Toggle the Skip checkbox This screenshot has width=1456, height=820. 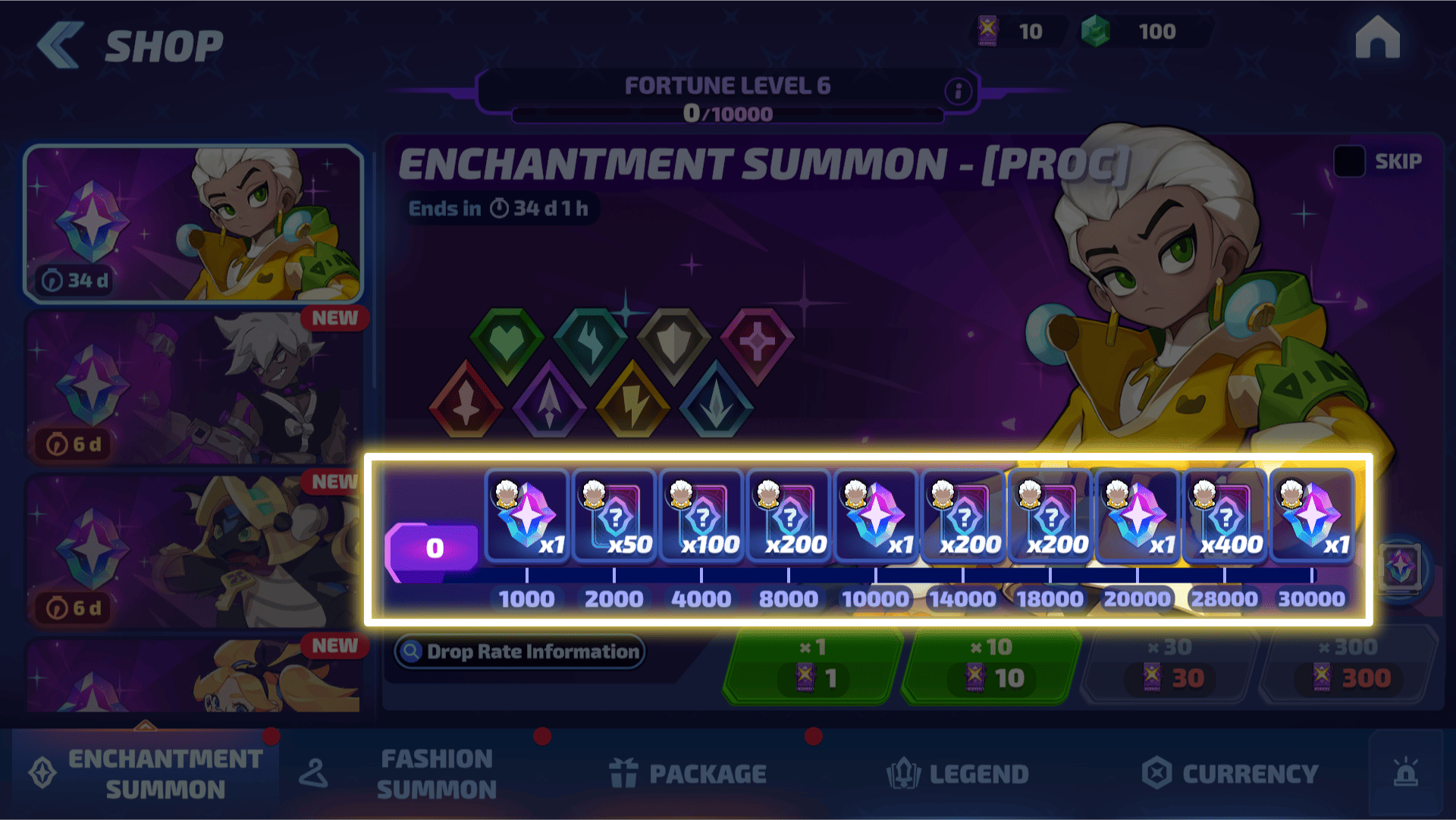[1349, 161]
